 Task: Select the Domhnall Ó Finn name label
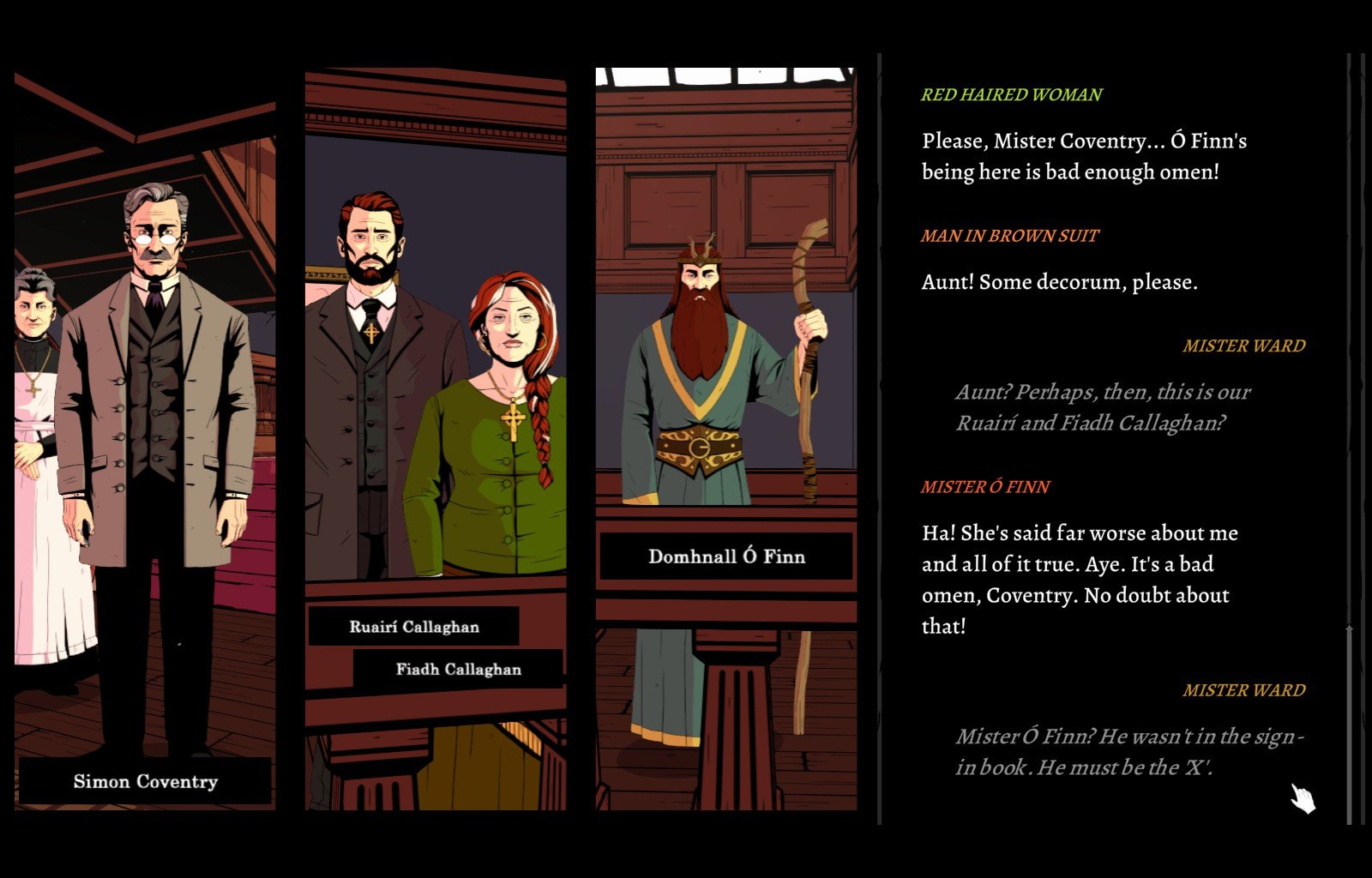tap(726, 556)
